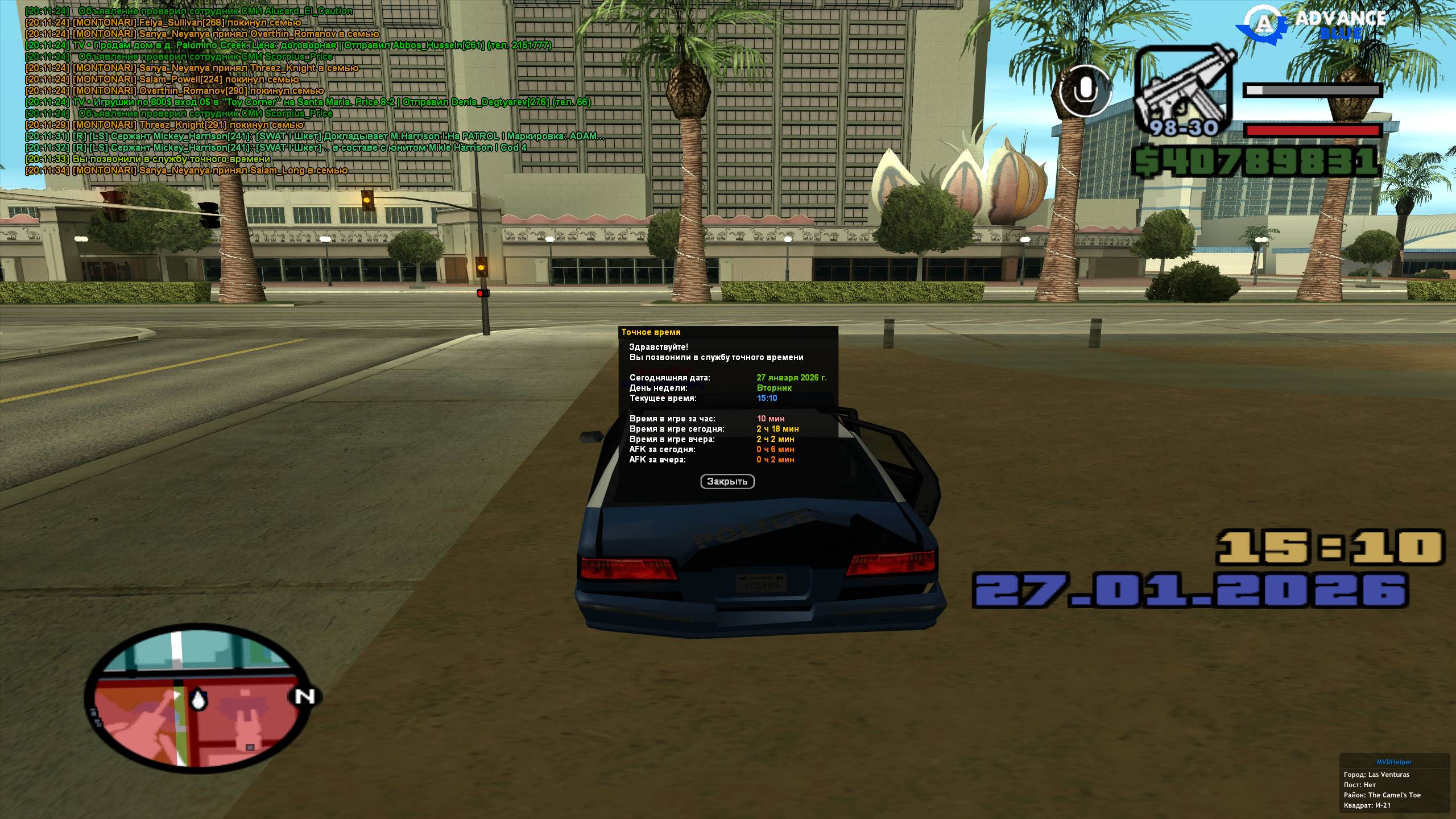Viewport: 1456px width, 819px height.
Task: Open the MVDHelper info panel
Action: 1394,762
